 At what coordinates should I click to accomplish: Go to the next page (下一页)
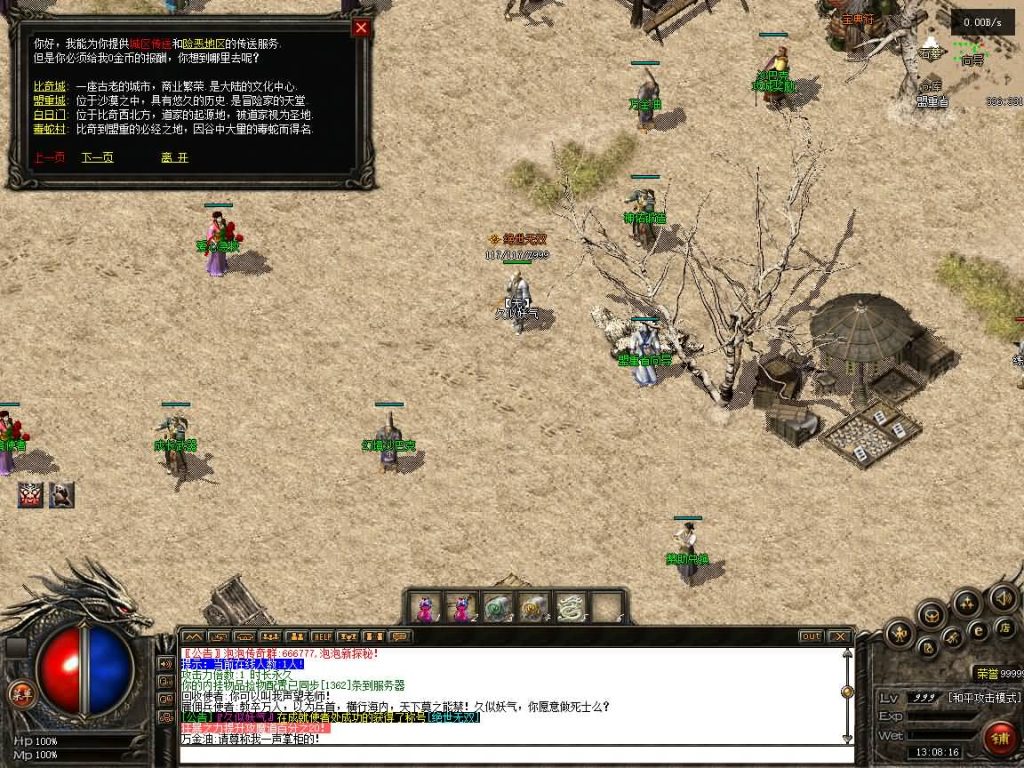click(x=97, y=157)
